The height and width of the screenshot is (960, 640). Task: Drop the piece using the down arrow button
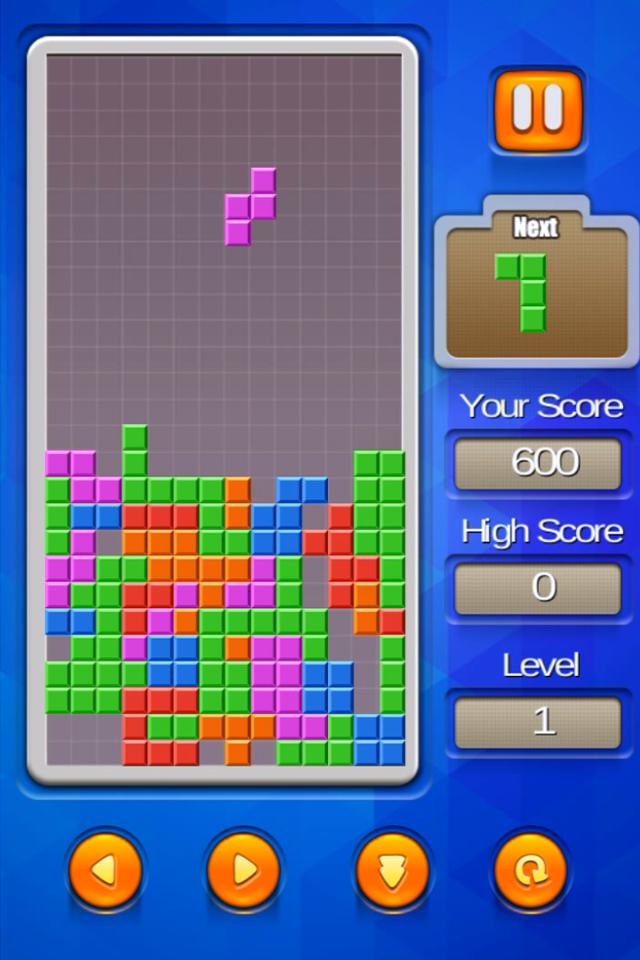click(x=392, y=870)
